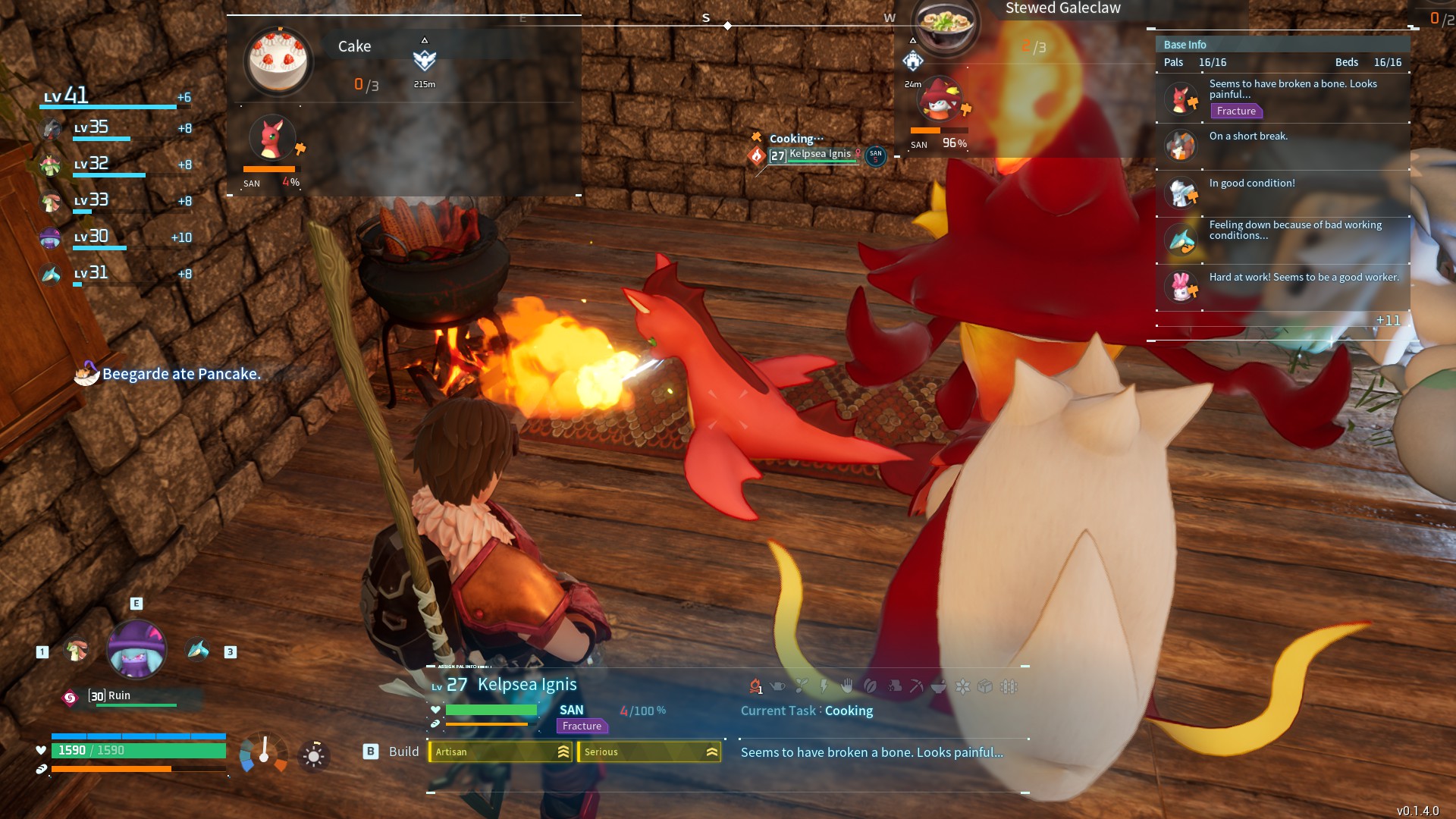Select the Kelpsea Ignis portrait under Cake
The height and width of the screenshot is (819, 1456).
[271, 139]
